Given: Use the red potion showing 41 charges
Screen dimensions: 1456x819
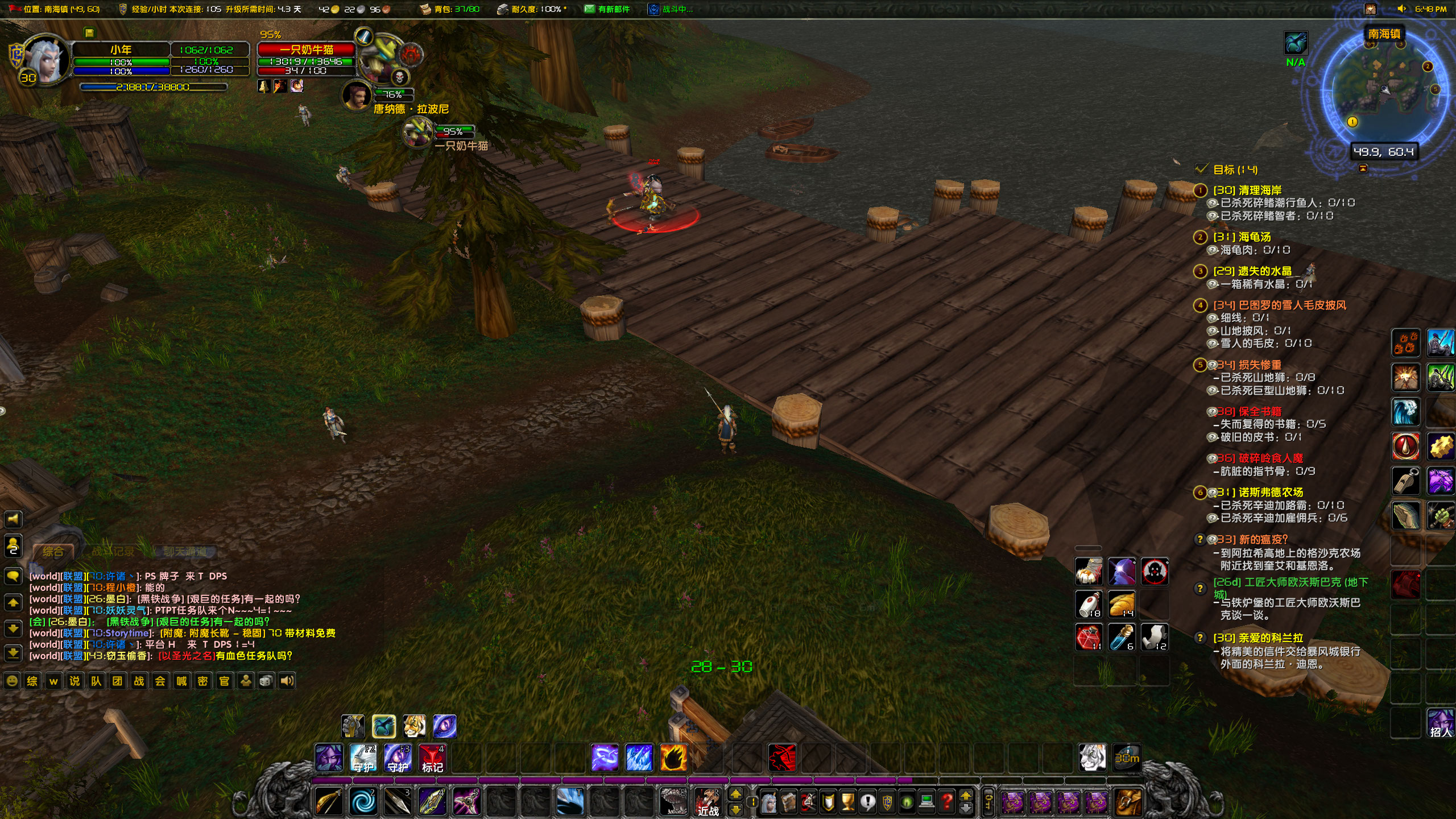Looking at the screenshot, I should click(1088, 638).
